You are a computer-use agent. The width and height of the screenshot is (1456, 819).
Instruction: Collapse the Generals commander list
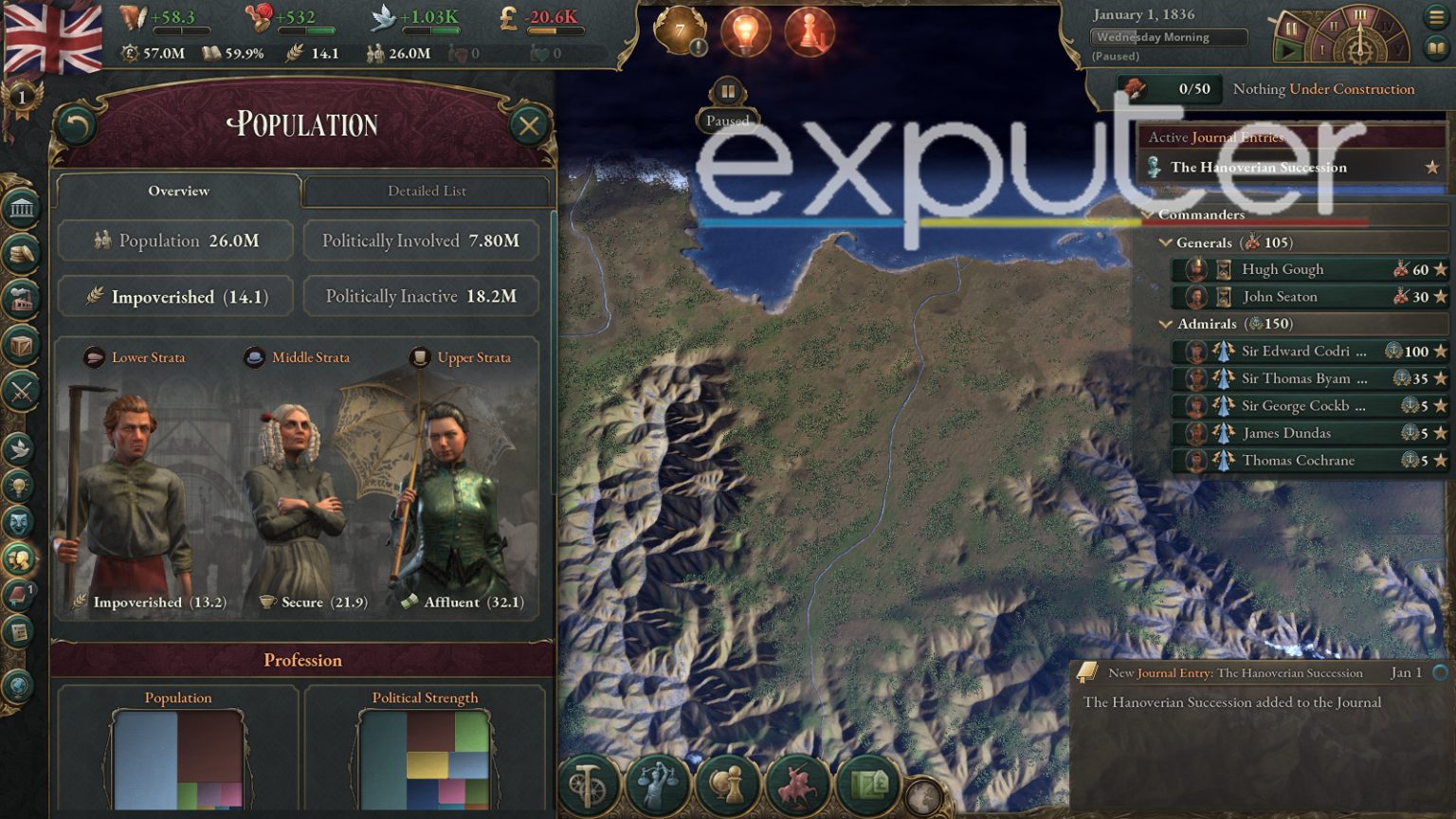click(1166, 243)
